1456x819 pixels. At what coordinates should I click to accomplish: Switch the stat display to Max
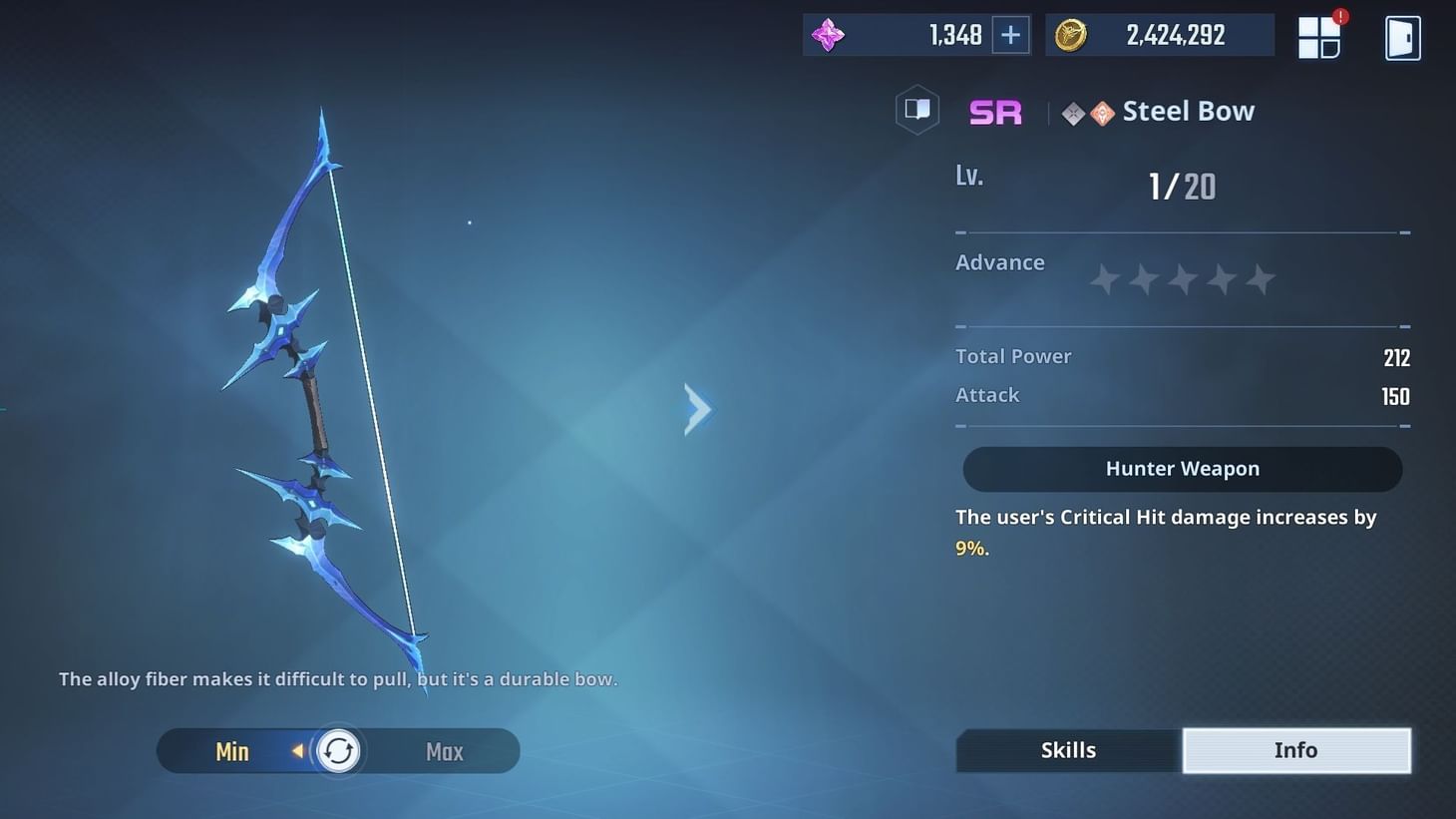click(443, 750)
